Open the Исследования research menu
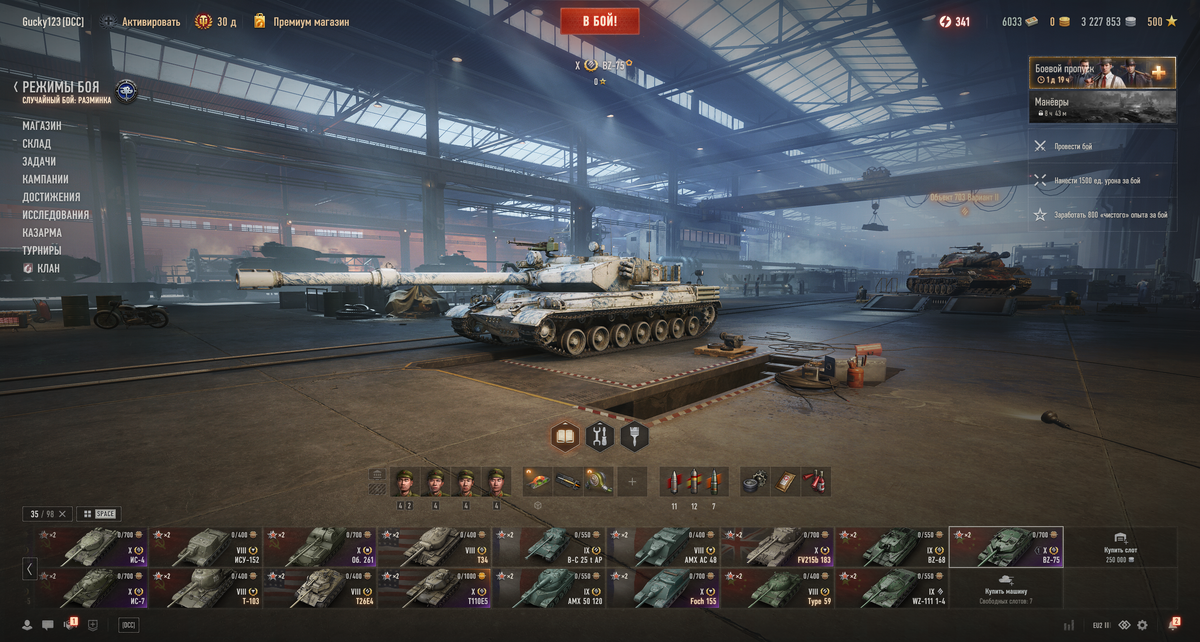1200x642 pixels. click(x=56, y=215)
